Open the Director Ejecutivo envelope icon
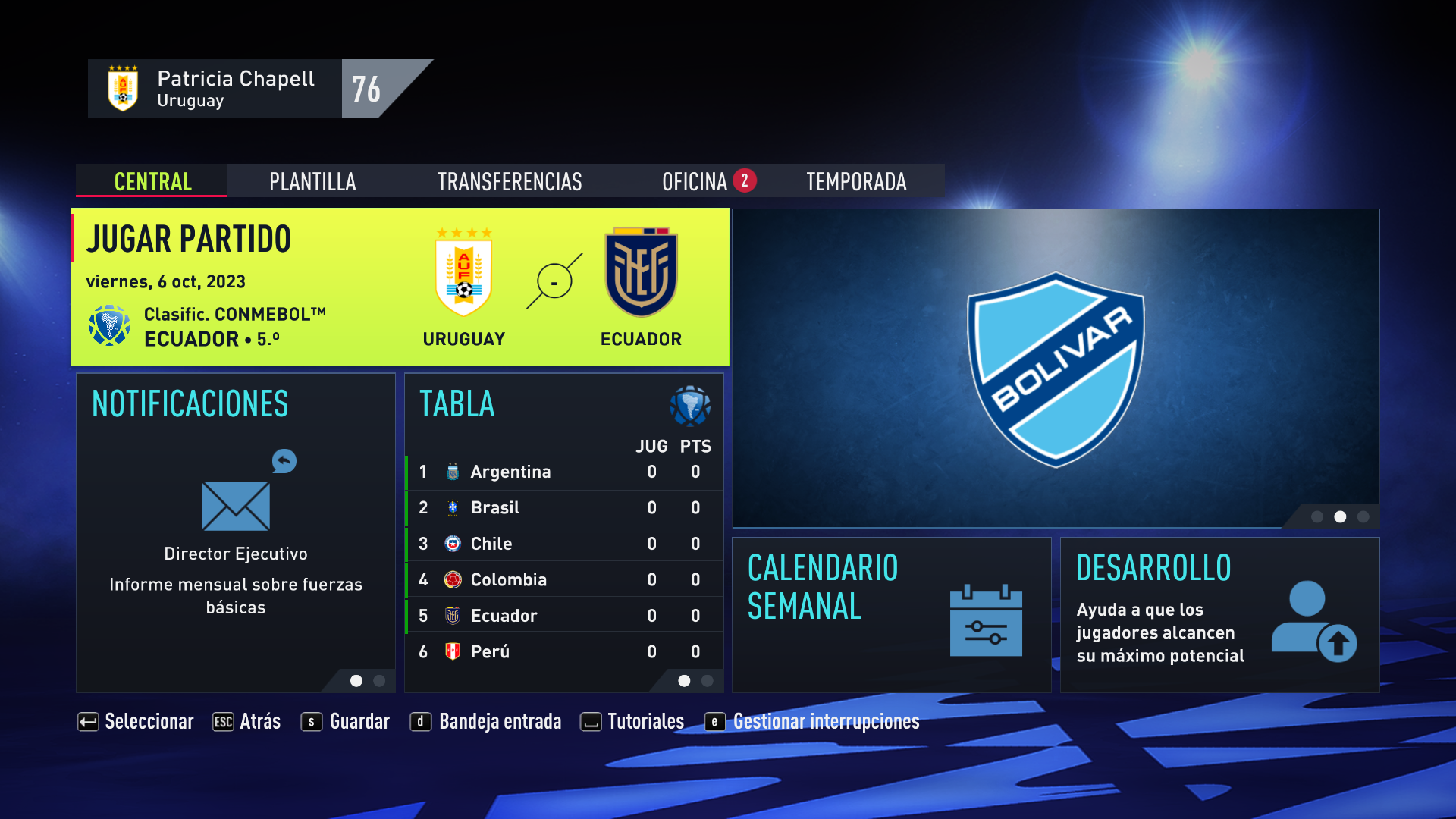Screen dimensions: 1456x819 pos(236,507)
